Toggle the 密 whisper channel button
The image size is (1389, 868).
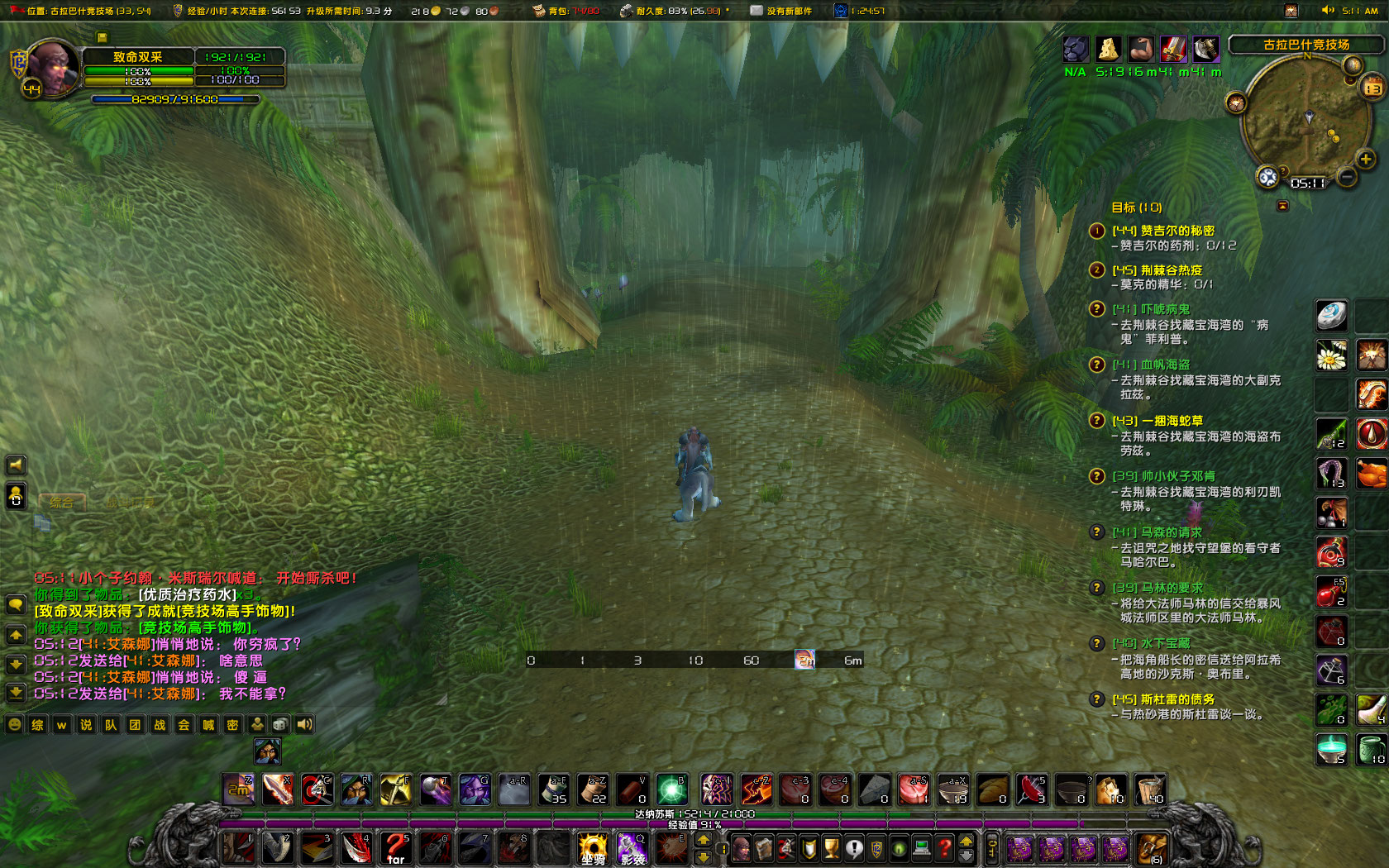click(233, 724)
